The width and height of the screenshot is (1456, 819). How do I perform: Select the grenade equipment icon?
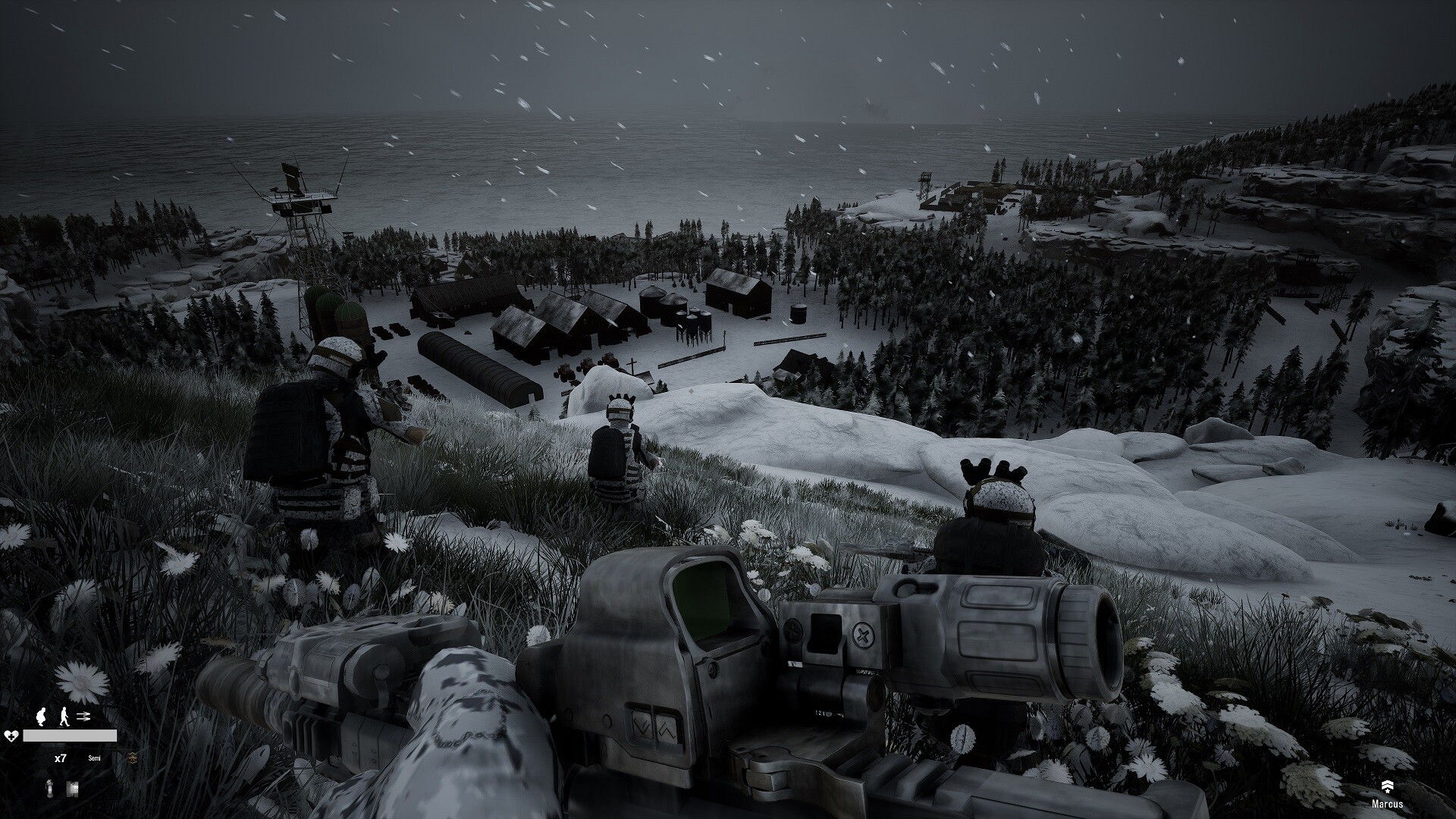point(50,788)
